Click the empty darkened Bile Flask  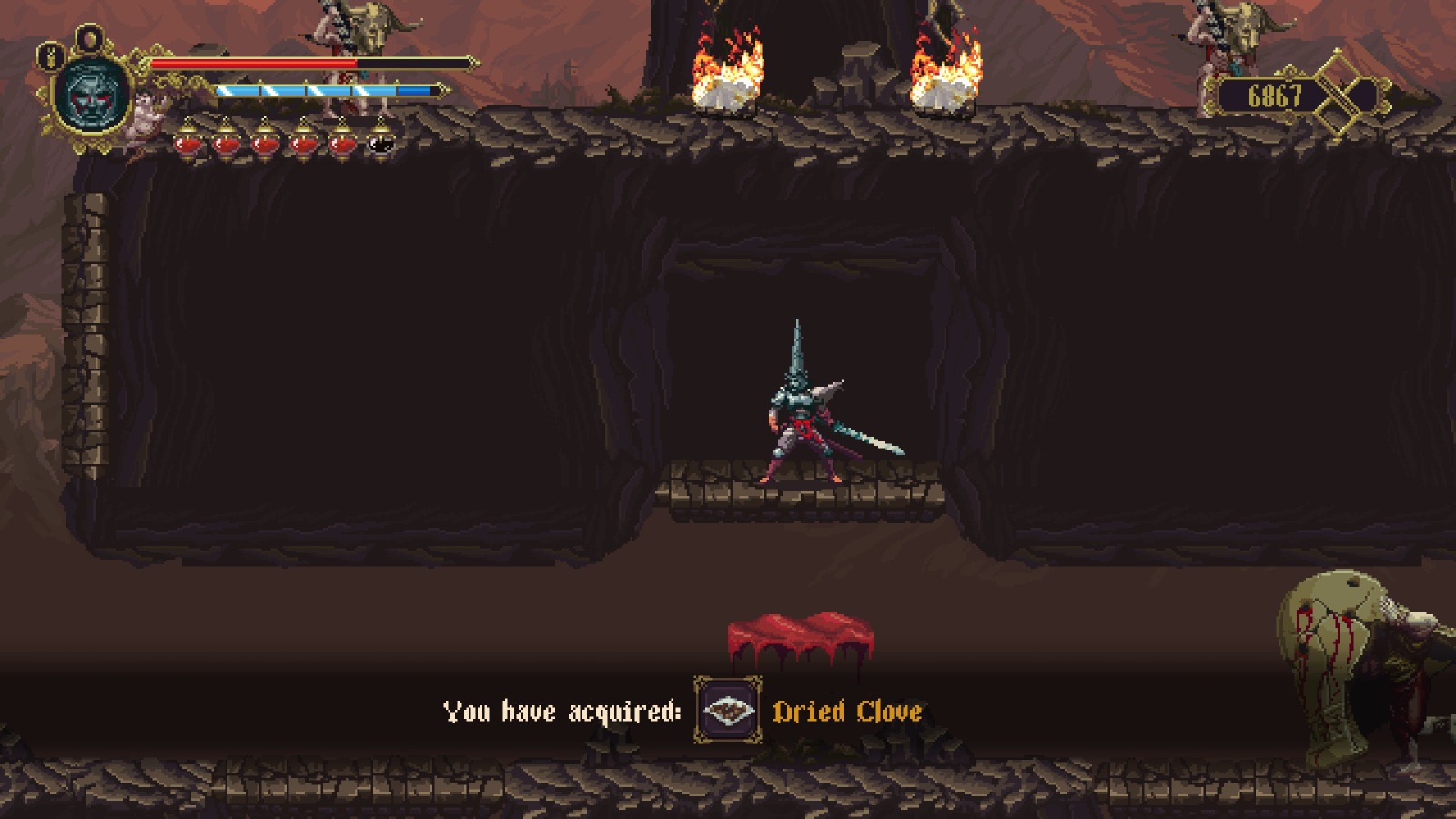[x=378, y=143]
